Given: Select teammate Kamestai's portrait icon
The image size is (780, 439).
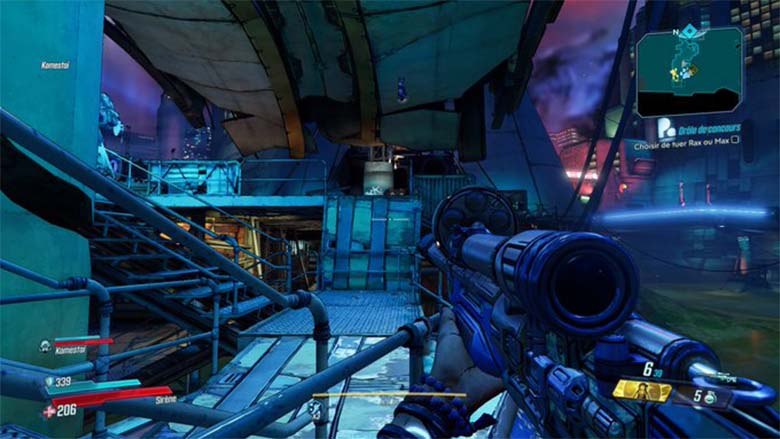Looking at the screenshot, I should coord(45,346).
